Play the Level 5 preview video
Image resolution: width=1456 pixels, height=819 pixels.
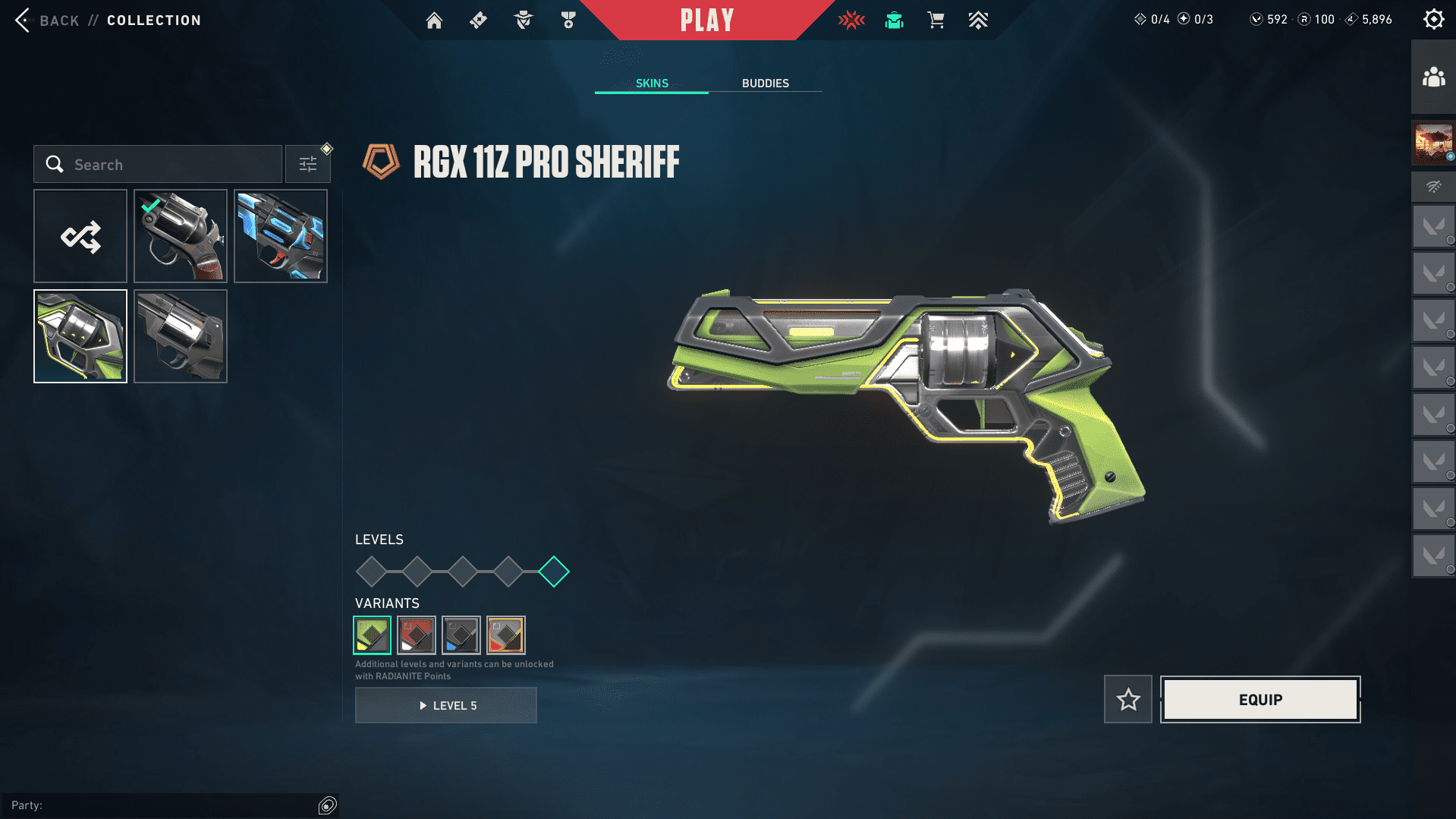[x=446, y=706]
